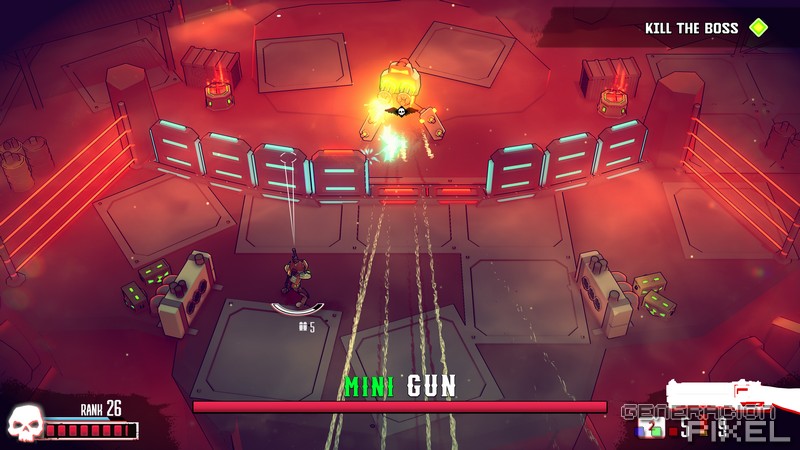Click the small item box with number 2
Image resolution: width=800 pixels, height=450 pixels.
point(651,430)
